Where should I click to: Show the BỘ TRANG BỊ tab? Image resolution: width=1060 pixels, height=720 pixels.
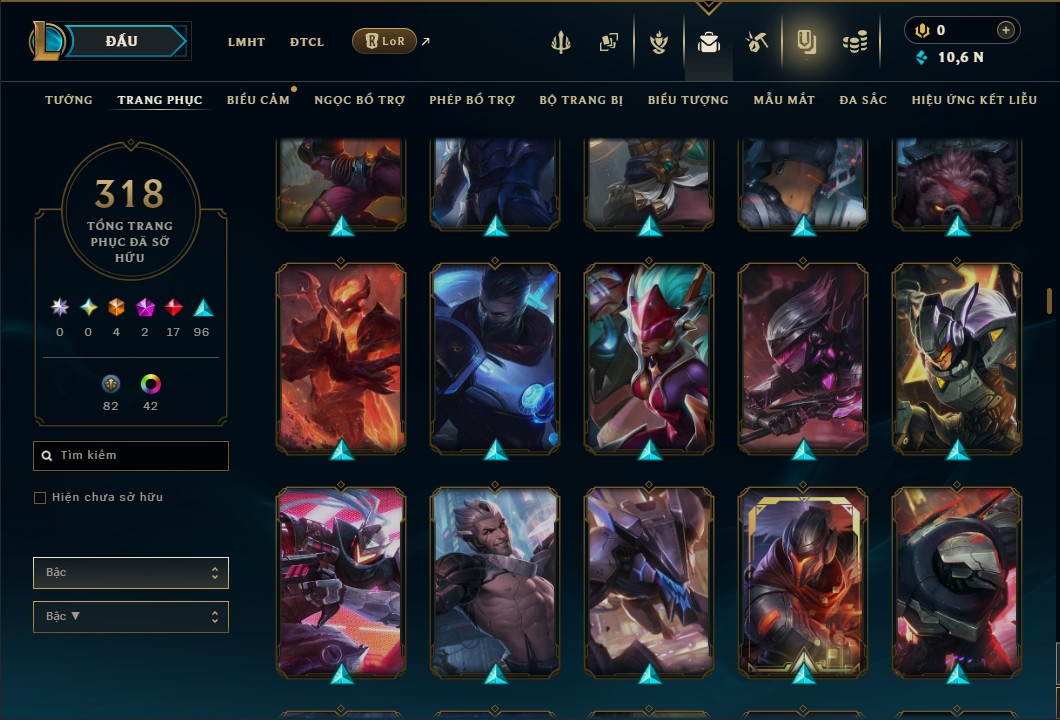[581, 100]
